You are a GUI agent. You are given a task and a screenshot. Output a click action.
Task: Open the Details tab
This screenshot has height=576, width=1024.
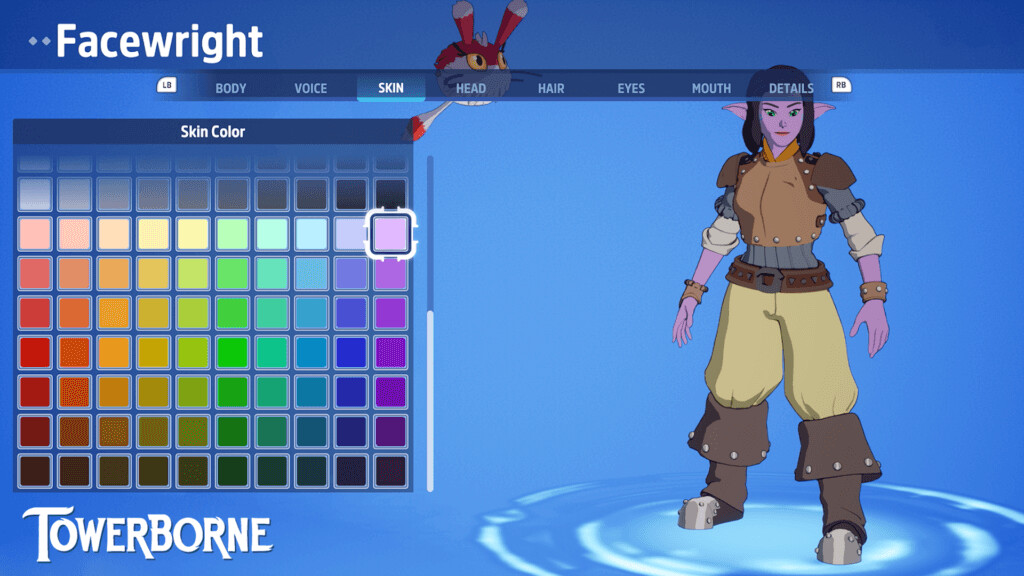tap(791, 88)
